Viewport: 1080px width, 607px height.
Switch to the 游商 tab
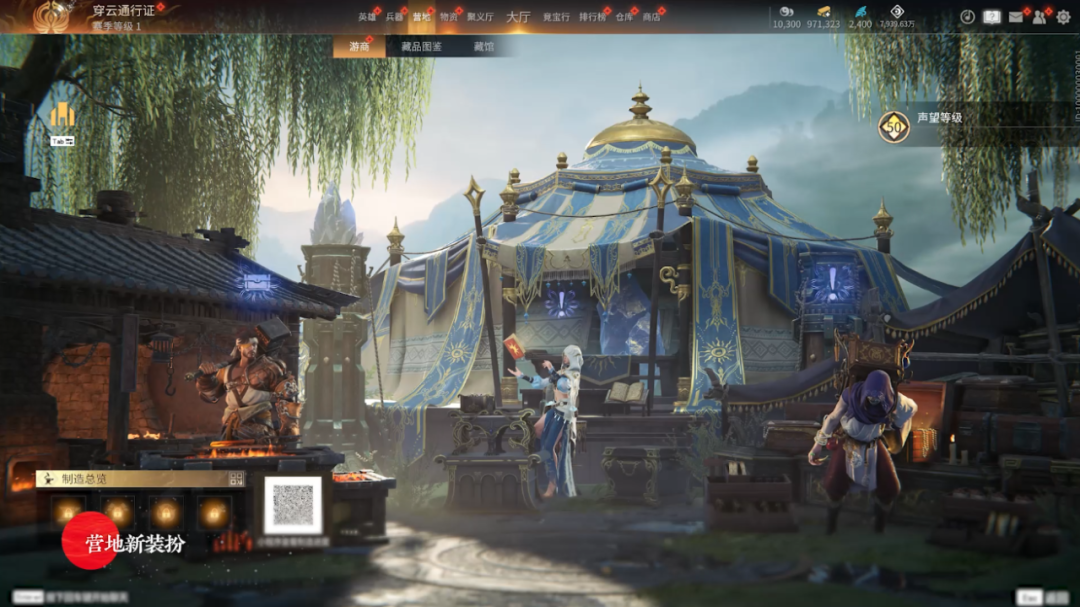coord(359,47)
